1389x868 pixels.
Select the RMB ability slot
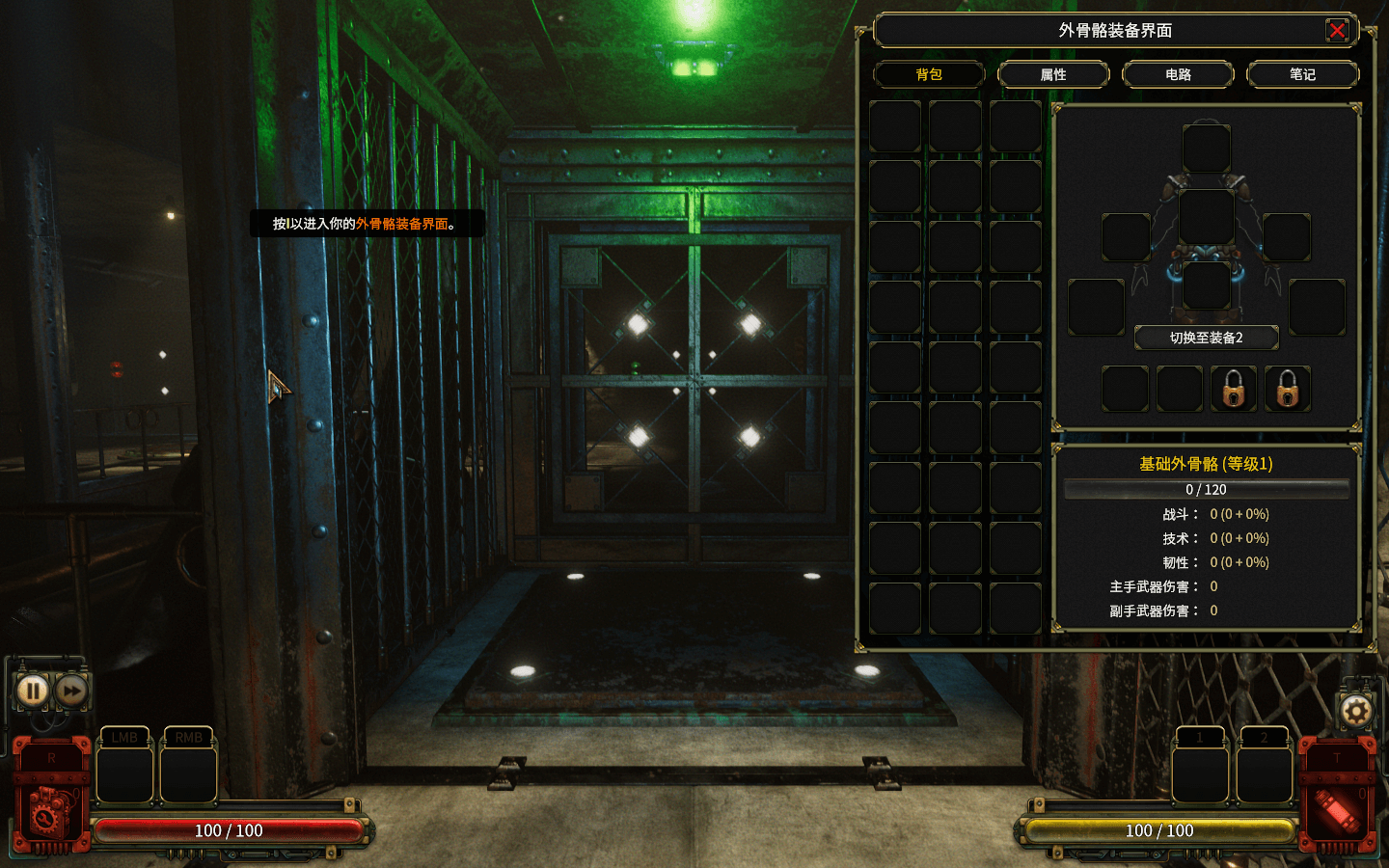coord(188,773)
